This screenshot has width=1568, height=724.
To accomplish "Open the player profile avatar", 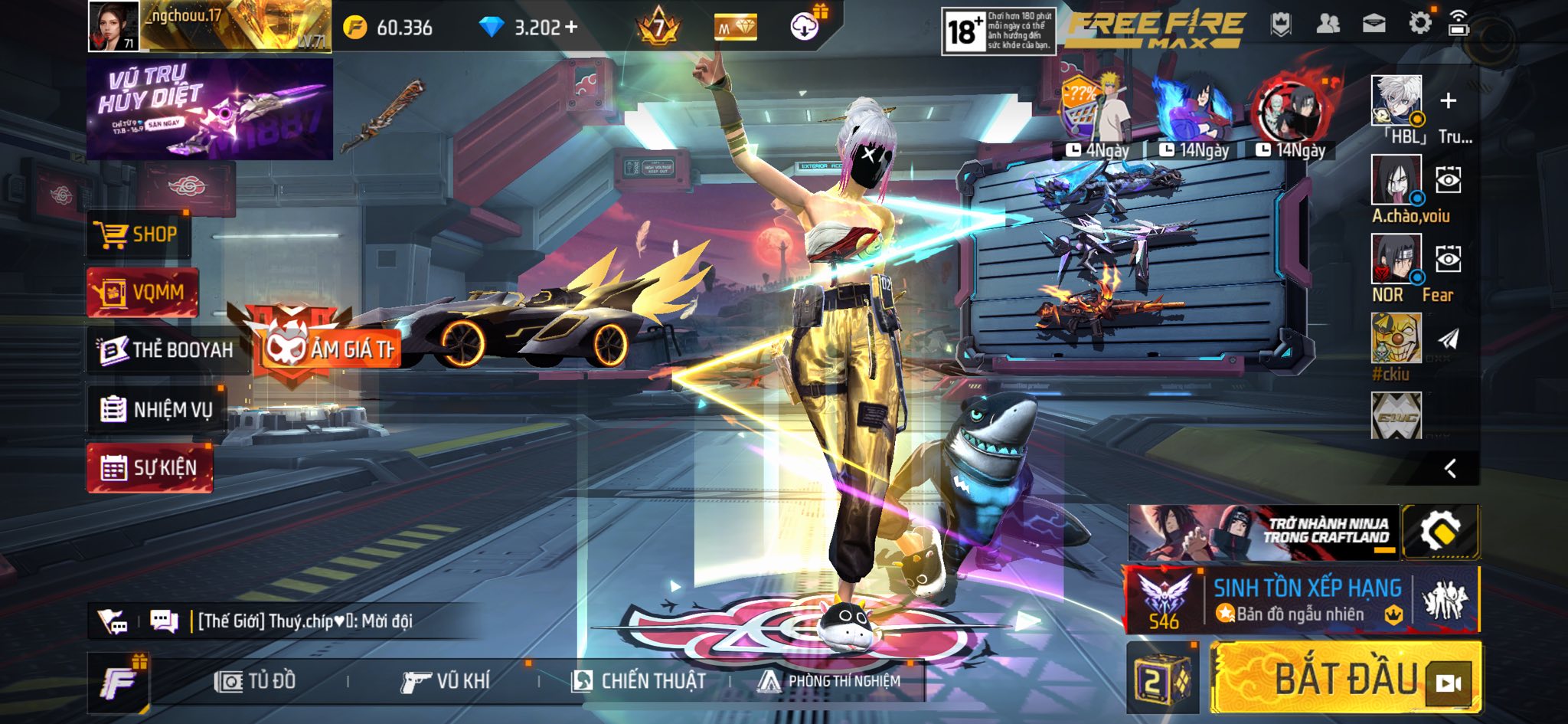I will (x=113, y=26).
